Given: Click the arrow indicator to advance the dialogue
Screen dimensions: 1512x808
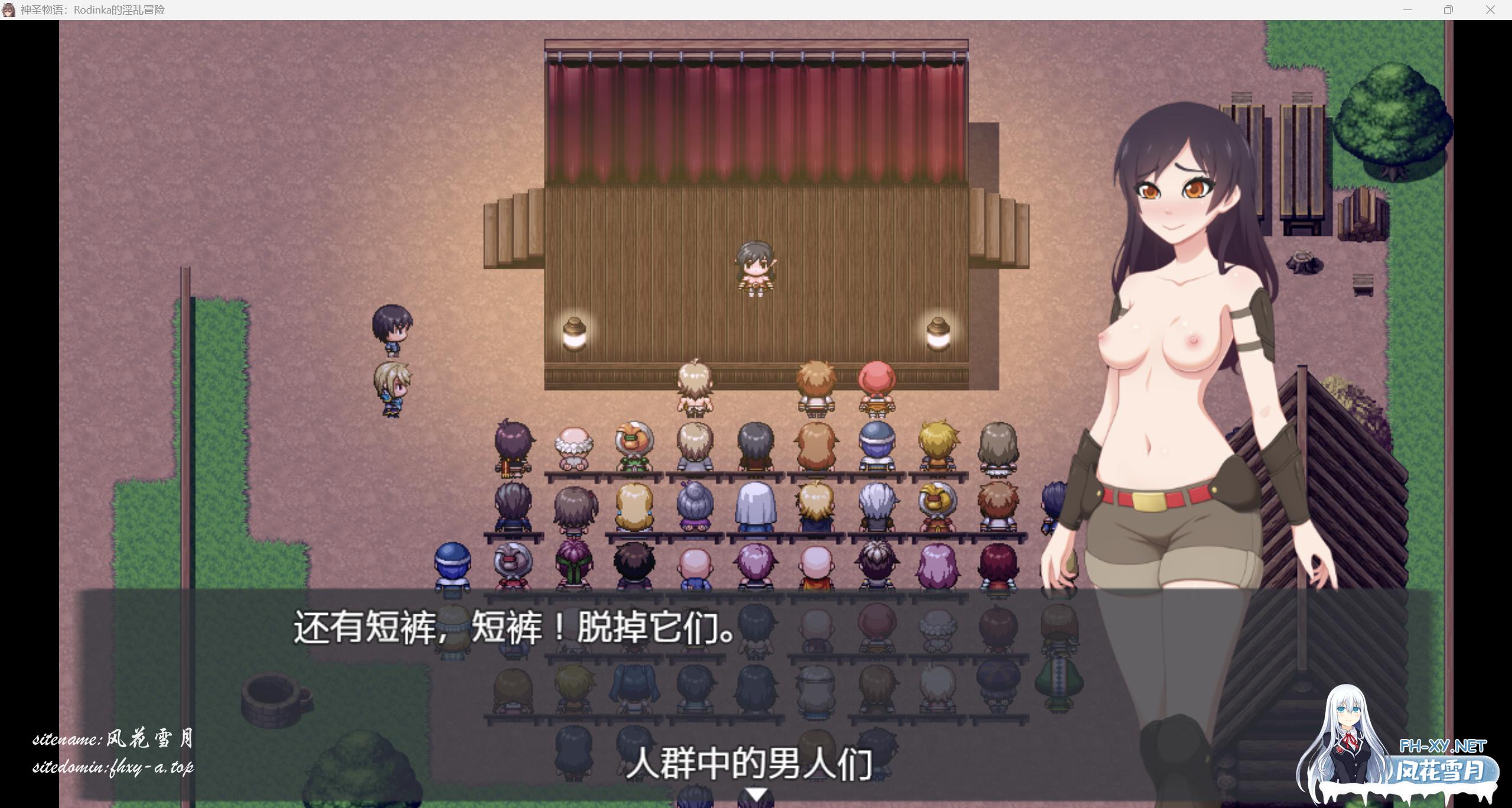Looking at the screenshot, I should pyautogui.click(x=757, y=794).
